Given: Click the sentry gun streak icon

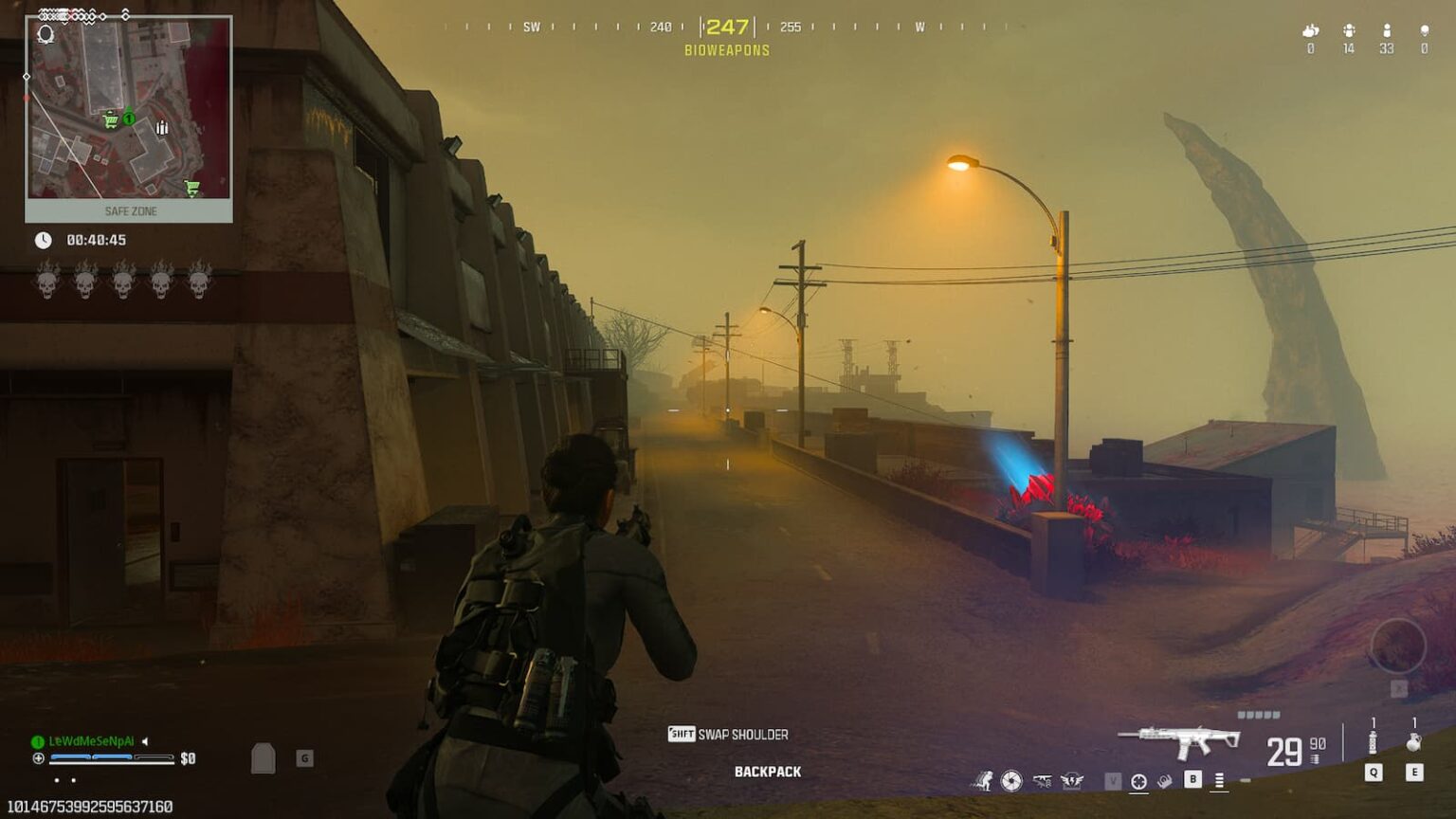Looking at the screenshot, I should pos(1041,780).
